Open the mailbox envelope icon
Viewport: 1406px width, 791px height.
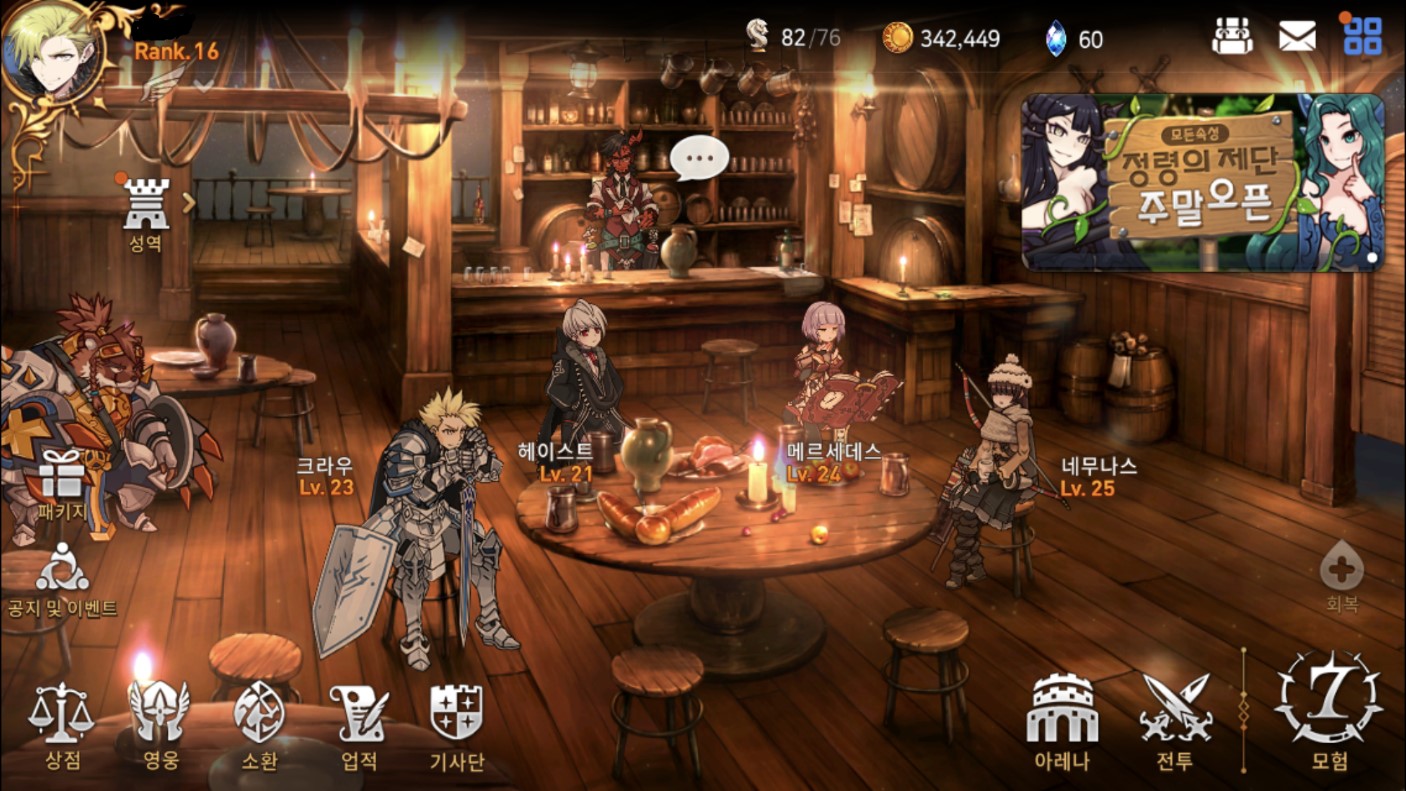[1297, 37]
